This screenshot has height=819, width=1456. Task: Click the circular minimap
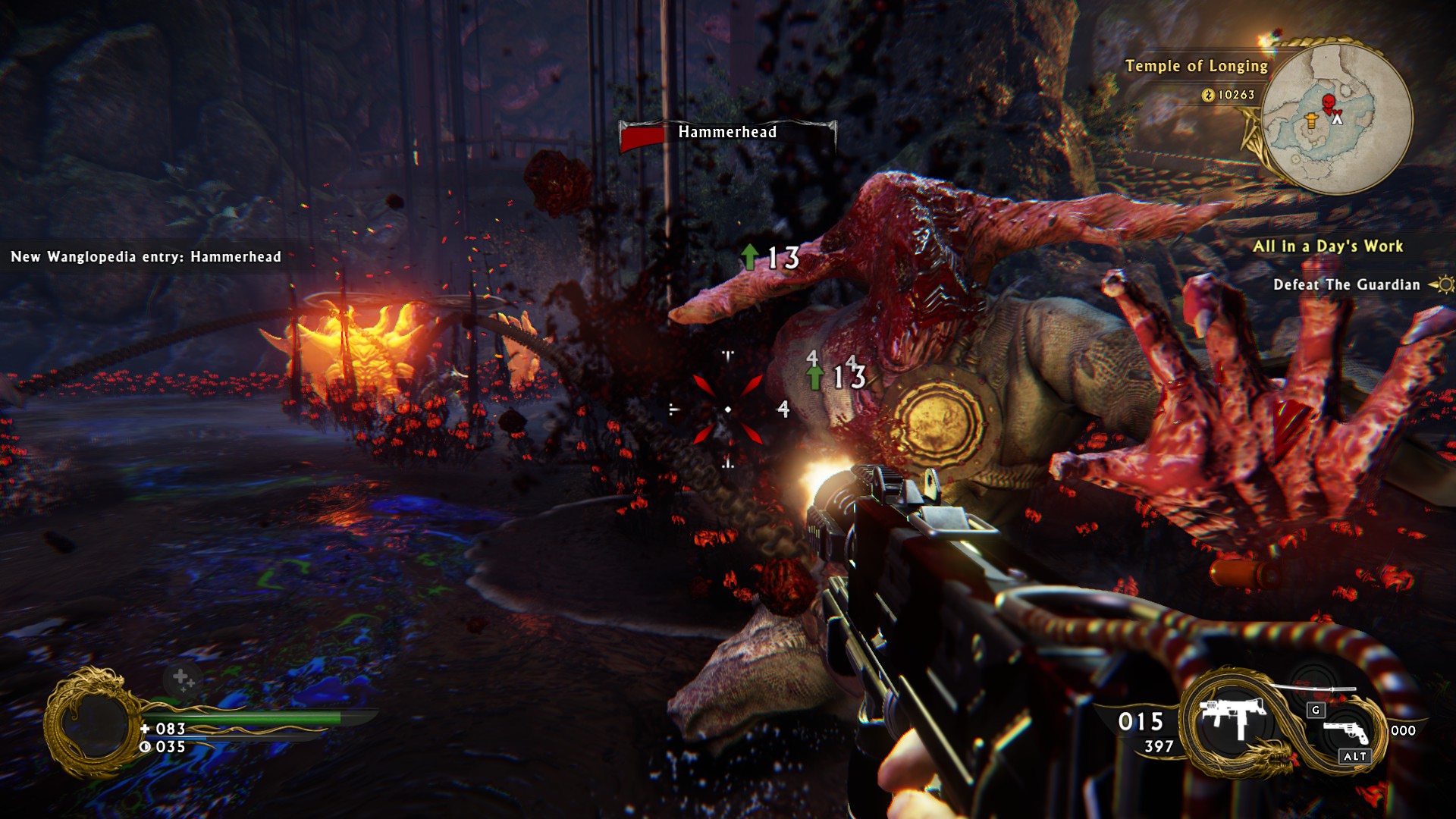[x=1336, y=119]
